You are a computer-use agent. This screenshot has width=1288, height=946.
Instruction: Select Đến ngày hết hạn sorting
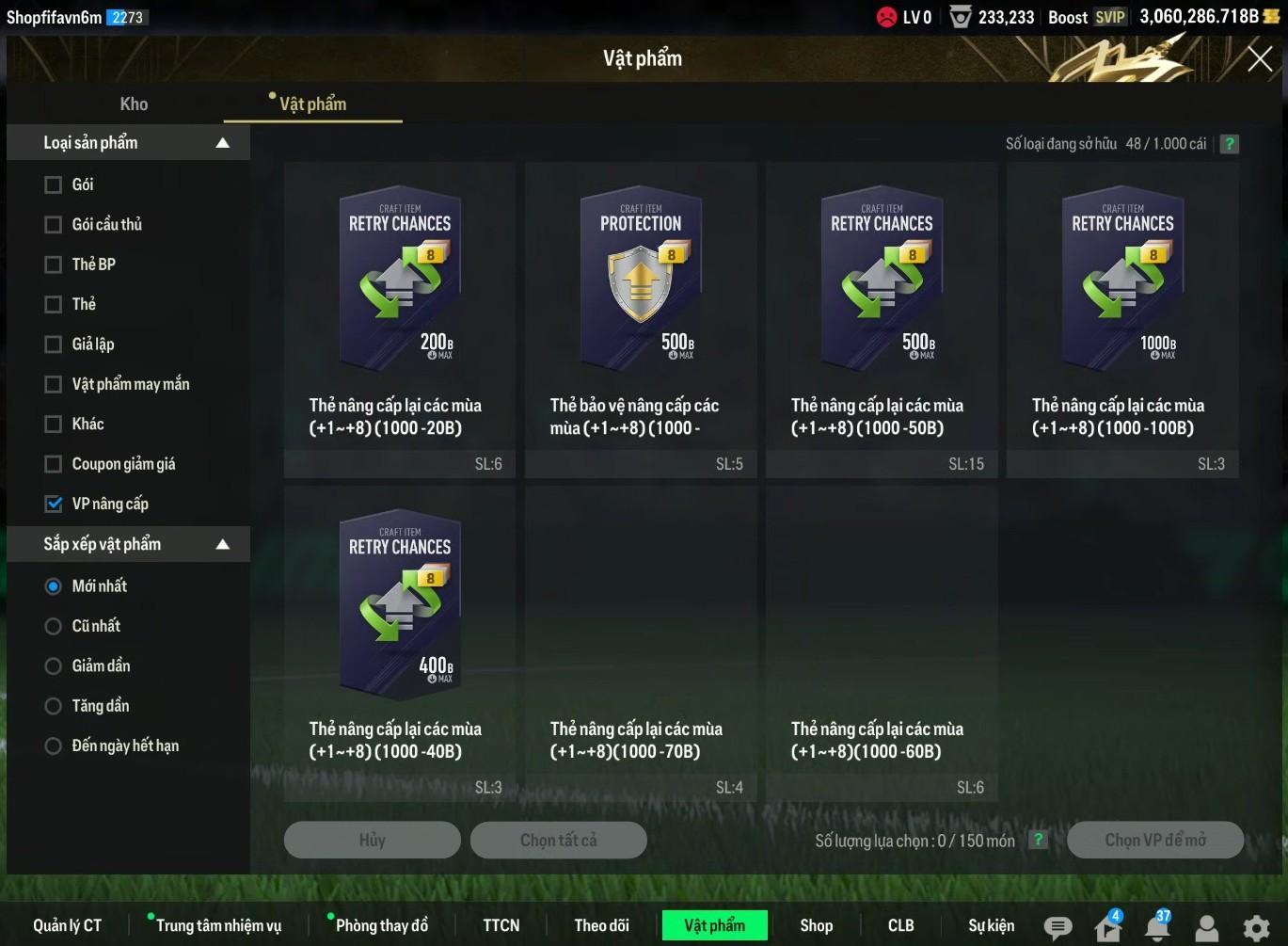[x=54, y=746]
